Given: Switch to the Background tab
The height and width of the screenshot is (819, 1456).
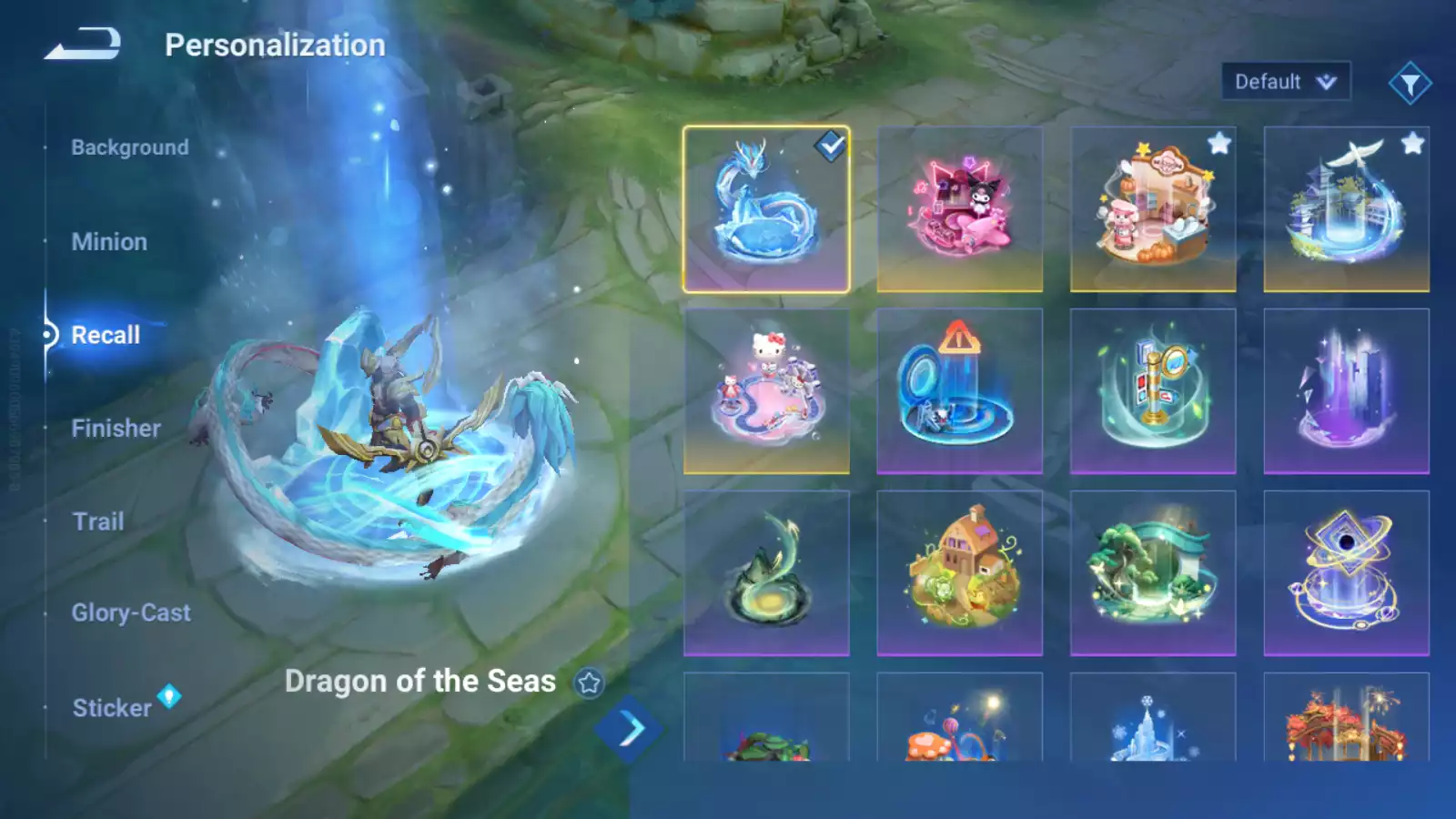Looking at the screenshot, I should (x=130, y=147).
